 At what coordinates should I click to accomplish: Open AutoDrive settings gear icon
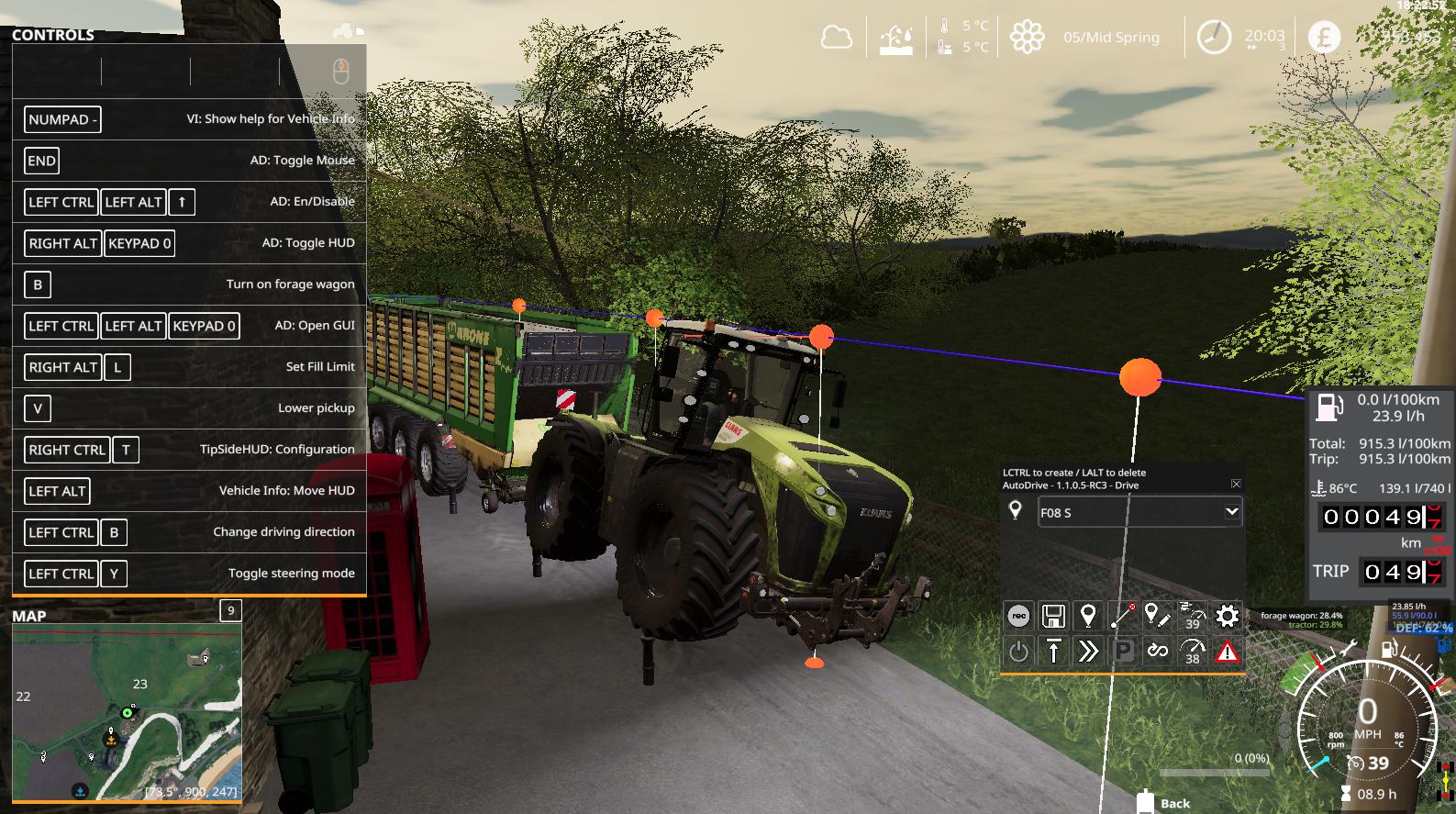click(x=1227, y=616)
